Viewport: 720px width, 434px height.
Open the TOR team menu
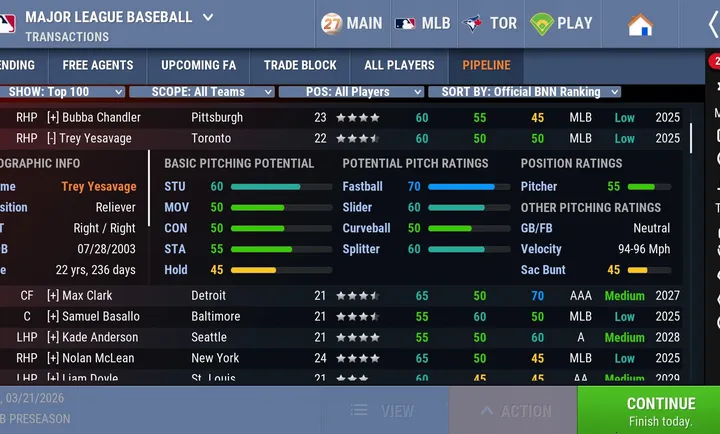pos(491,23)
